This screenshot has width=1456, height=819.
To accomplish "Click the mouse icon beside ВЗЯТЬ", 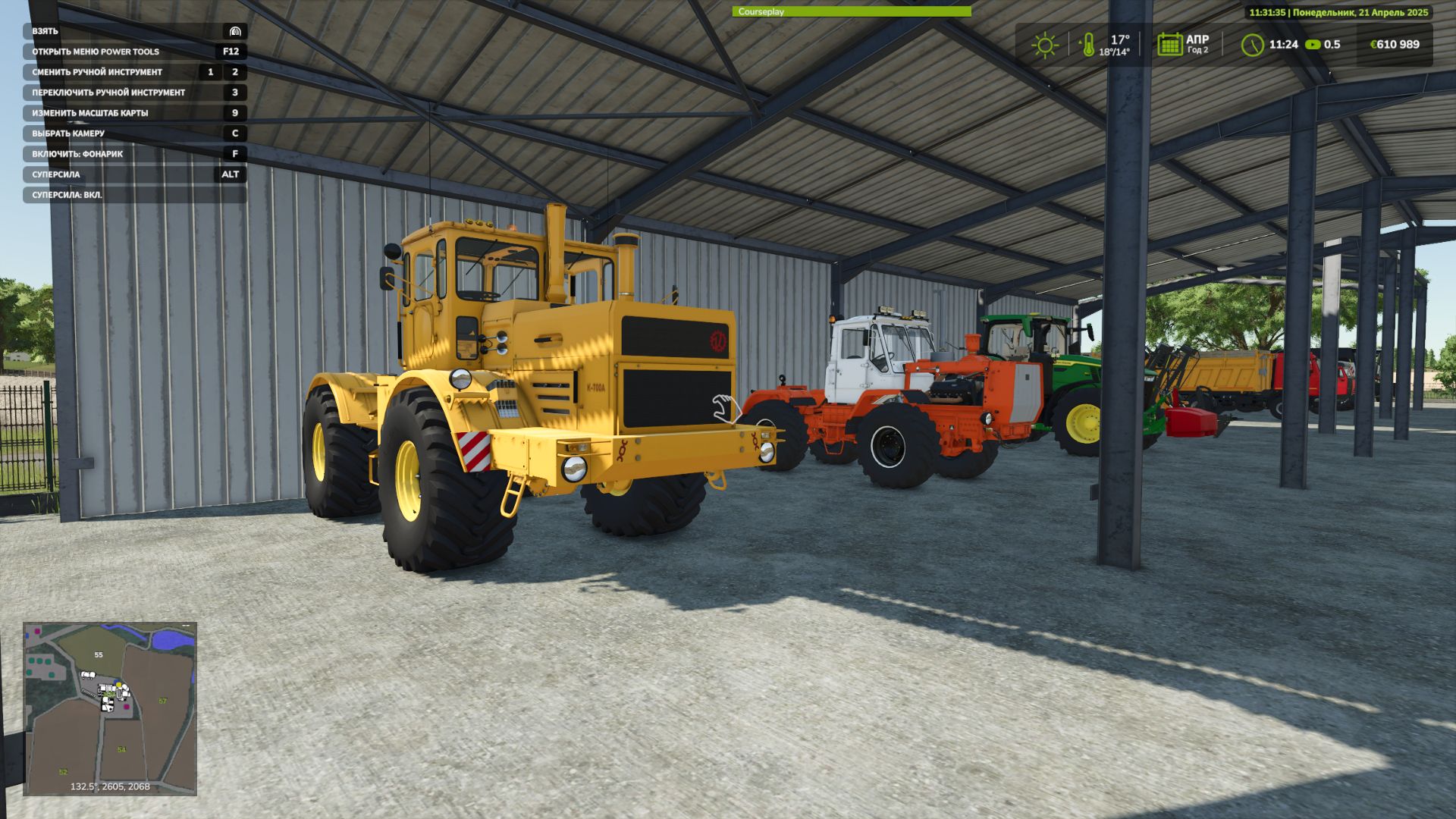I will pos(235,31).
